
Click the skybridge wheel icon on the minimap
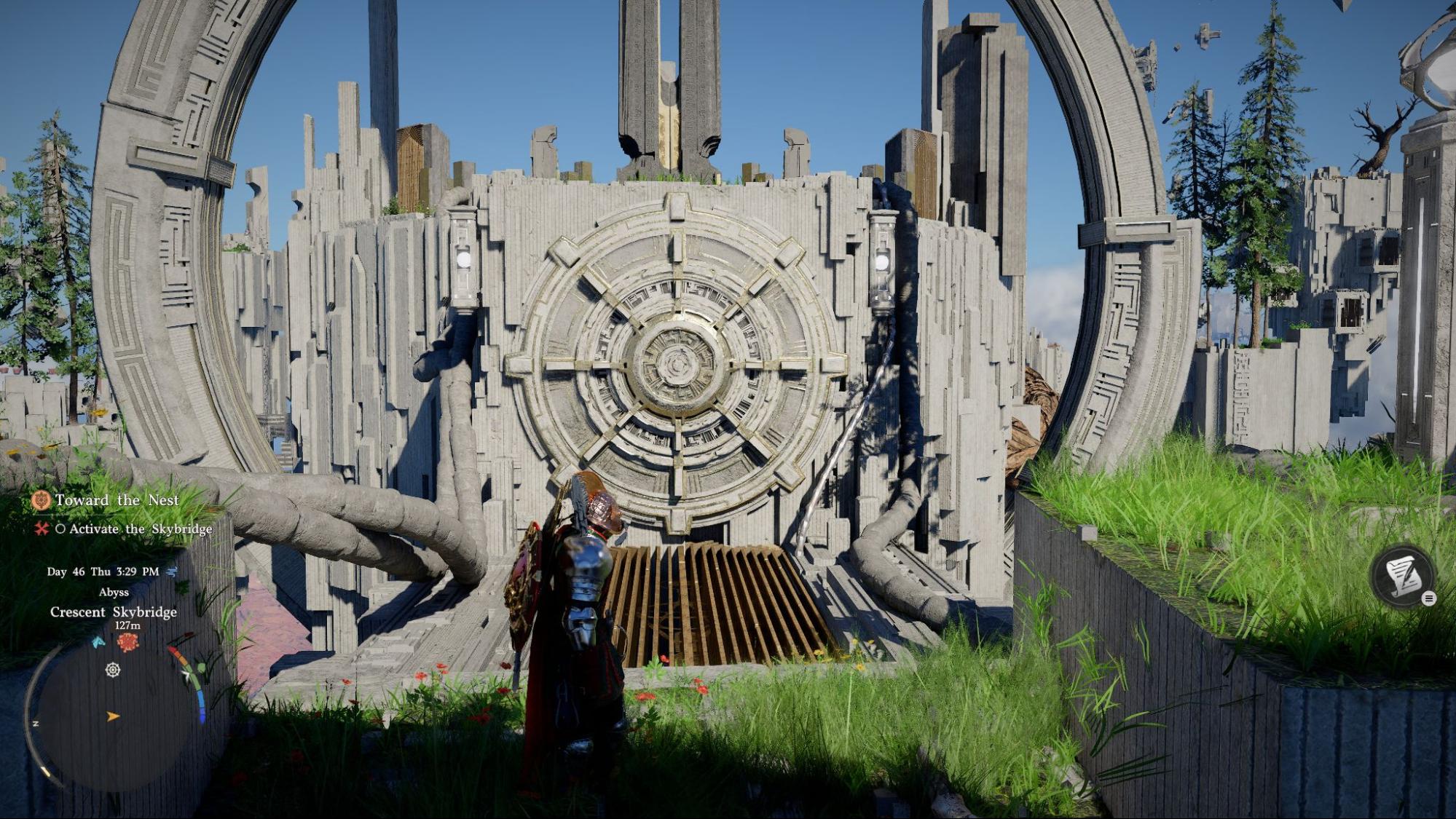[x=112, y=670]
